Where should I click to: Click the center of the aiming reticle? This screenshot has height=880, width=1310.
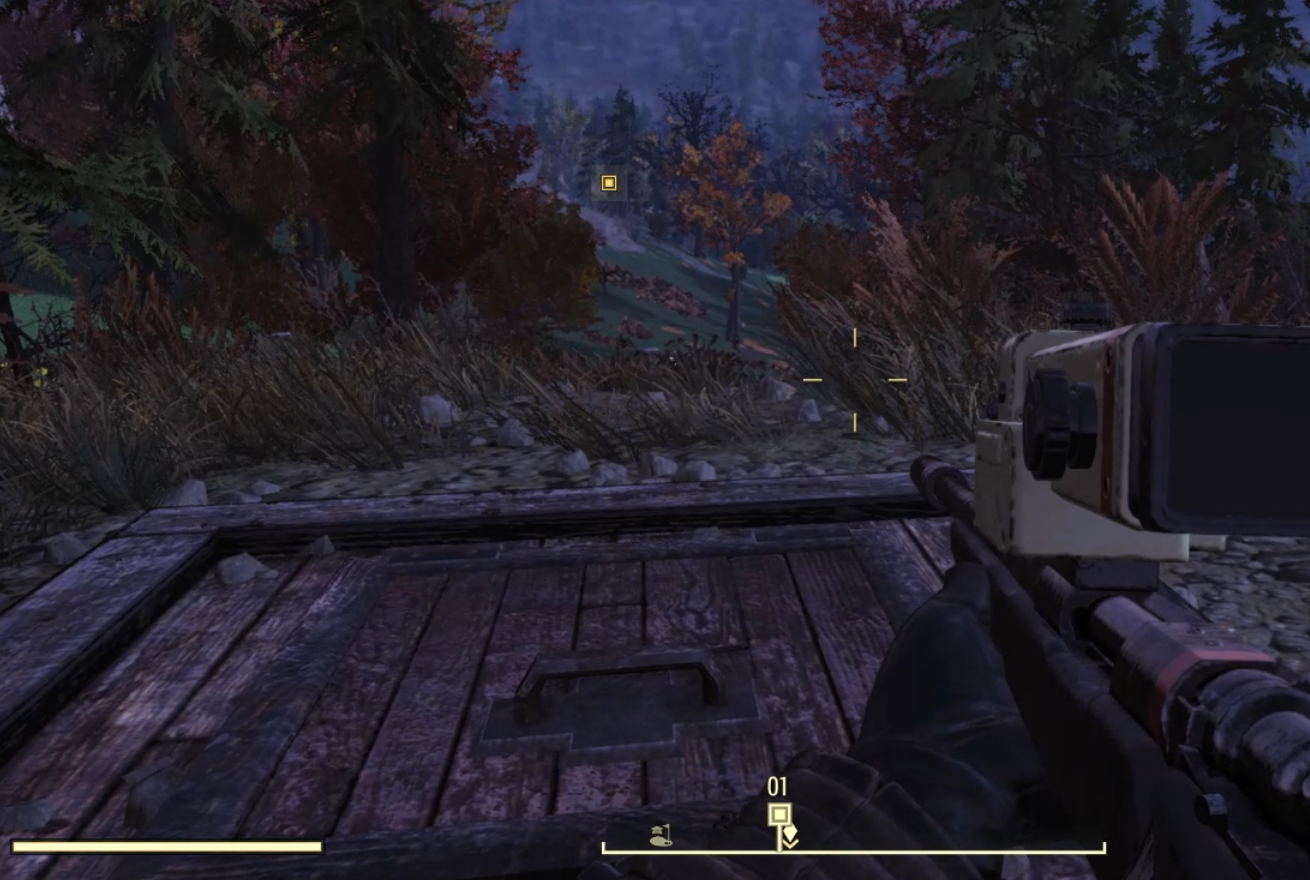pyautogui.click(x=855, y=380)
